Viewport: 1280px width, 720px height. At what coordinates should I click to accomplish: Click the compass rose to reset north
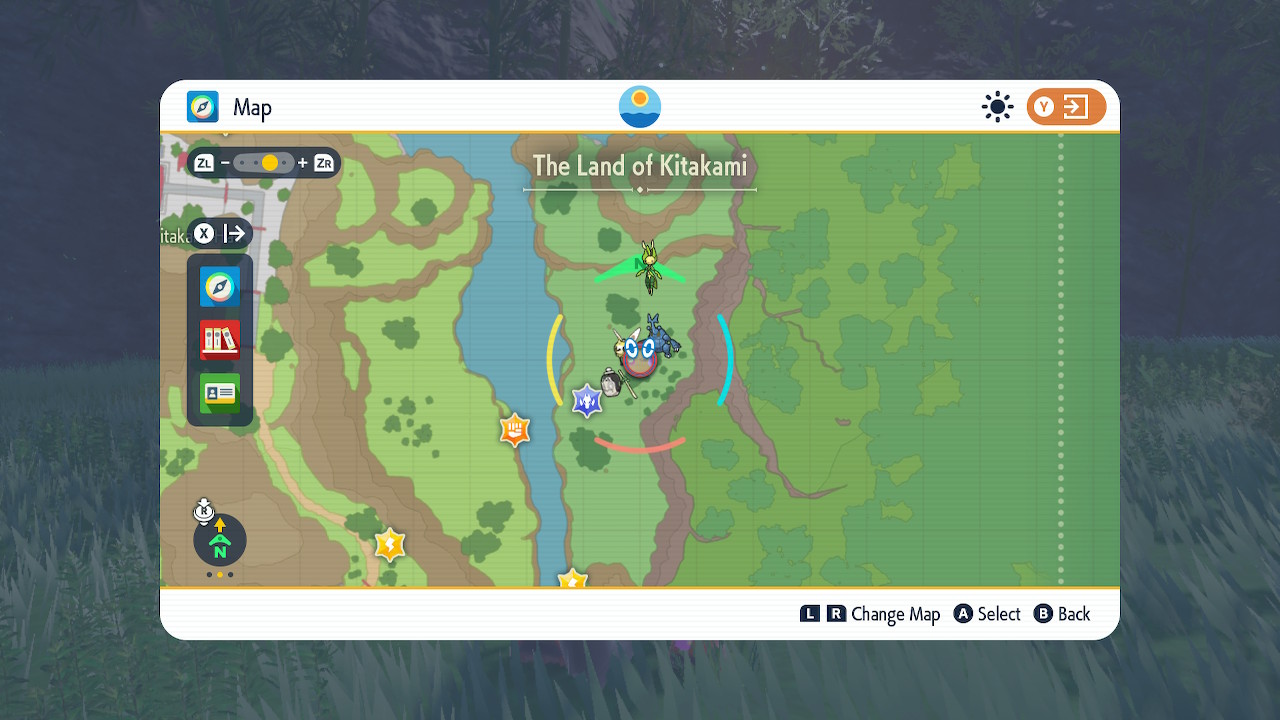(218, 540)
